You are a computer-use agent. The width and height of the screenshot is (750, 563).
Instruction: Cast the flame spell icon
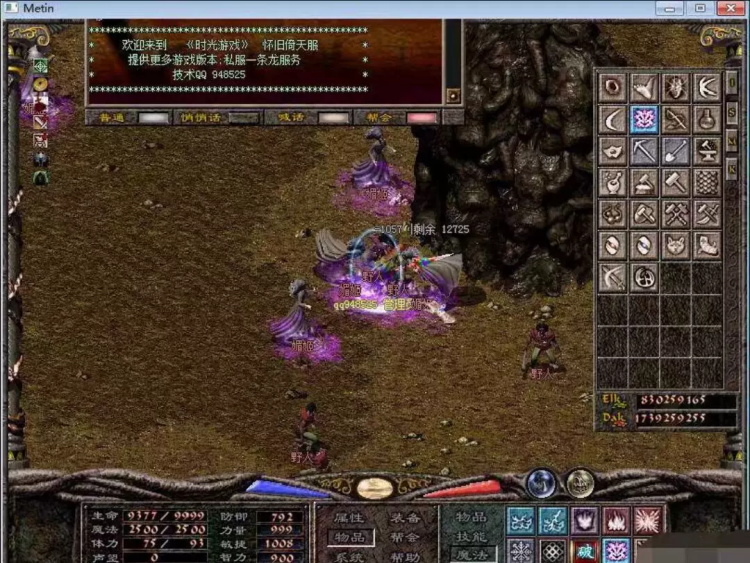(616, 520)
